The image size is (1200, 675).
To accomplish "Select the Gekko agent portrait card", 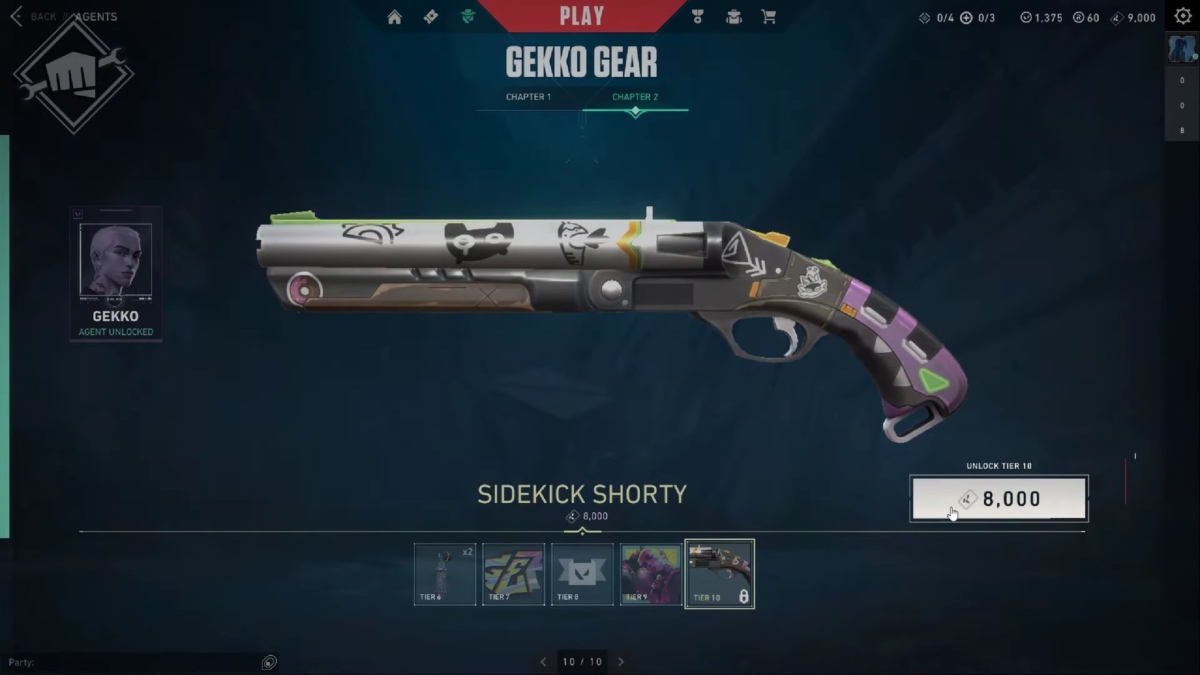I will (116, 273).
